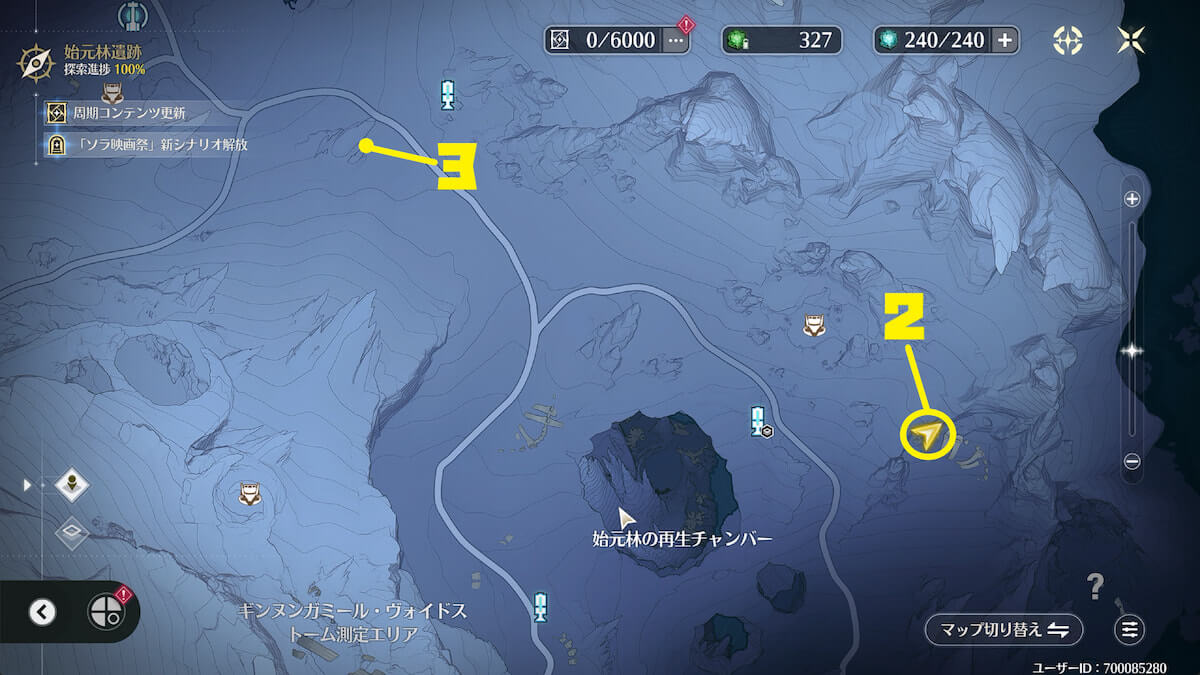Select the teleport beacon with hexagon badge

click(x=759, y=421)
